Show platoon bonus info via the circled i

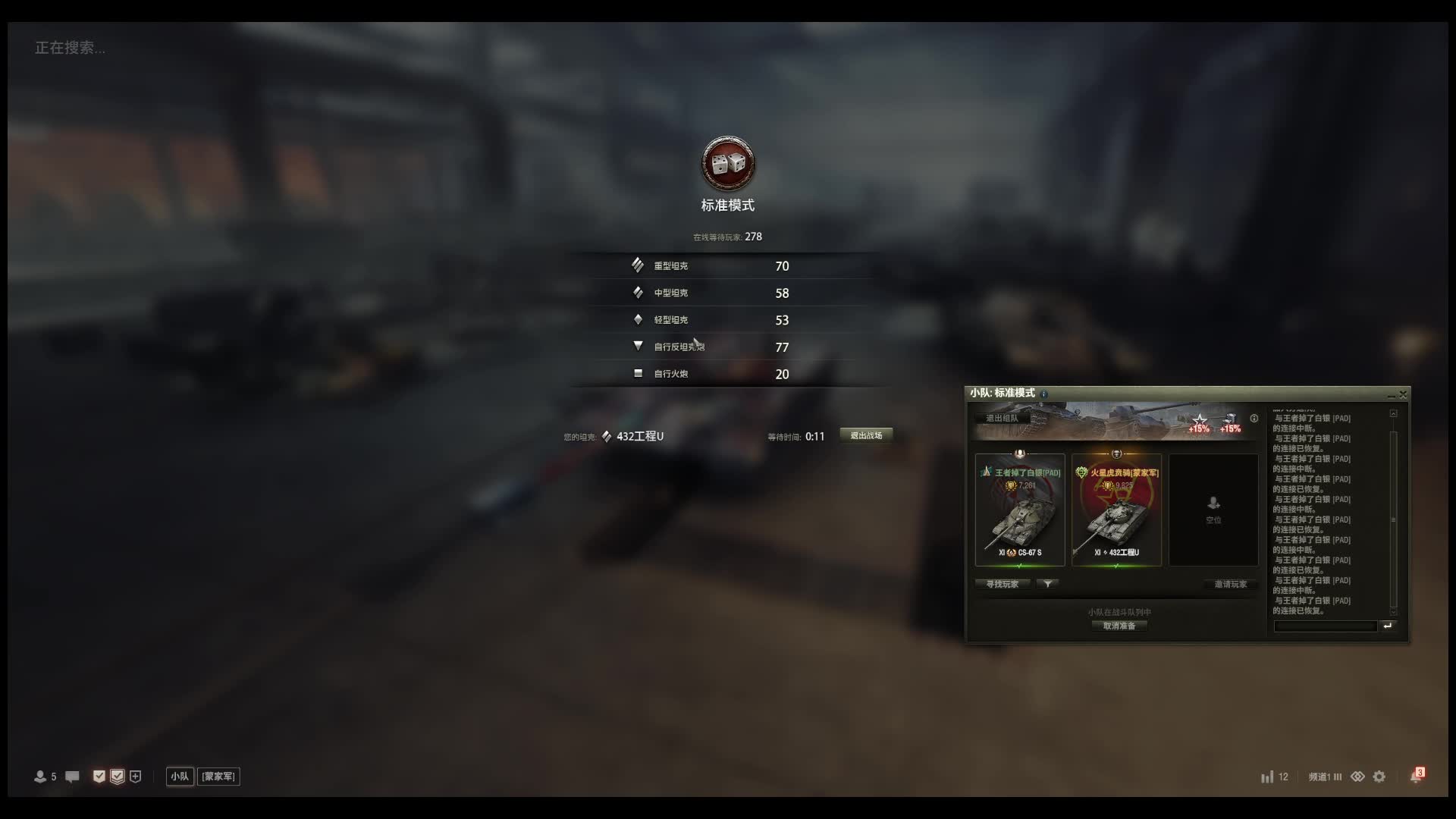coord(1254,418)
